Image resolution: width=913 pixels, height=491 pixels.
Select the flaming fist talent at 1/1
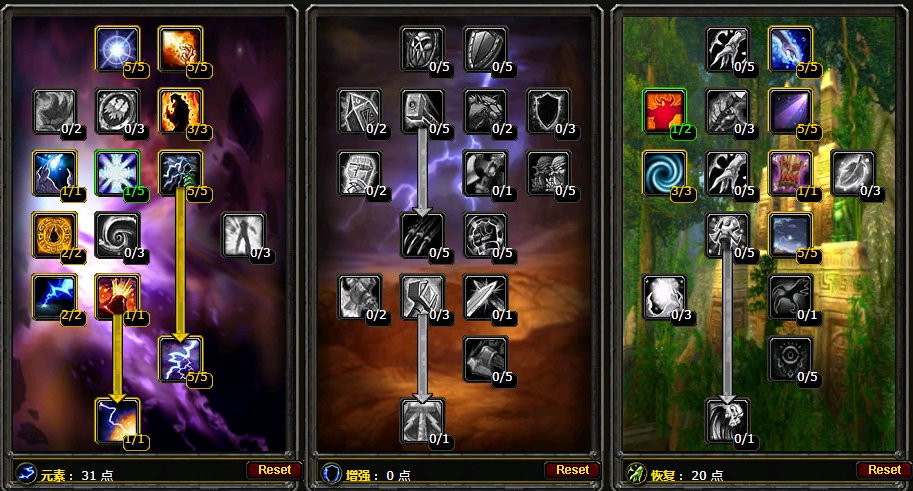tap(117, 296)
